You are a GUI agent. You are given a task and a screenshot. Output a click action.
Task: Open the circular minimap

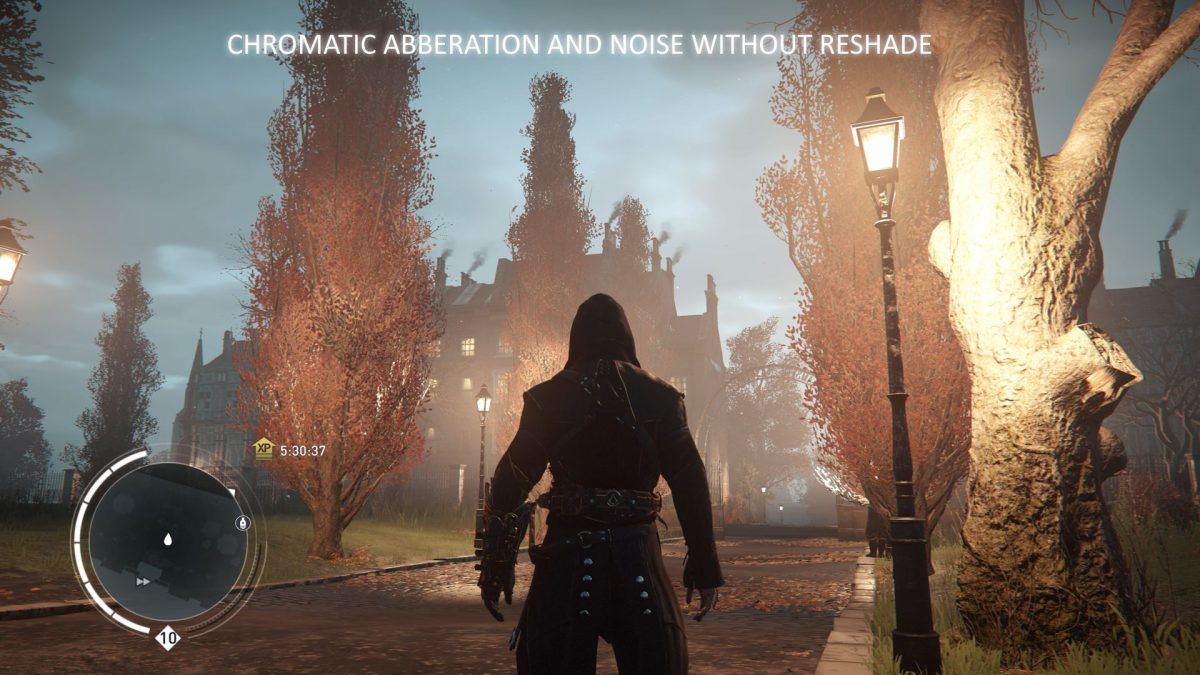[x=166, y=541]
